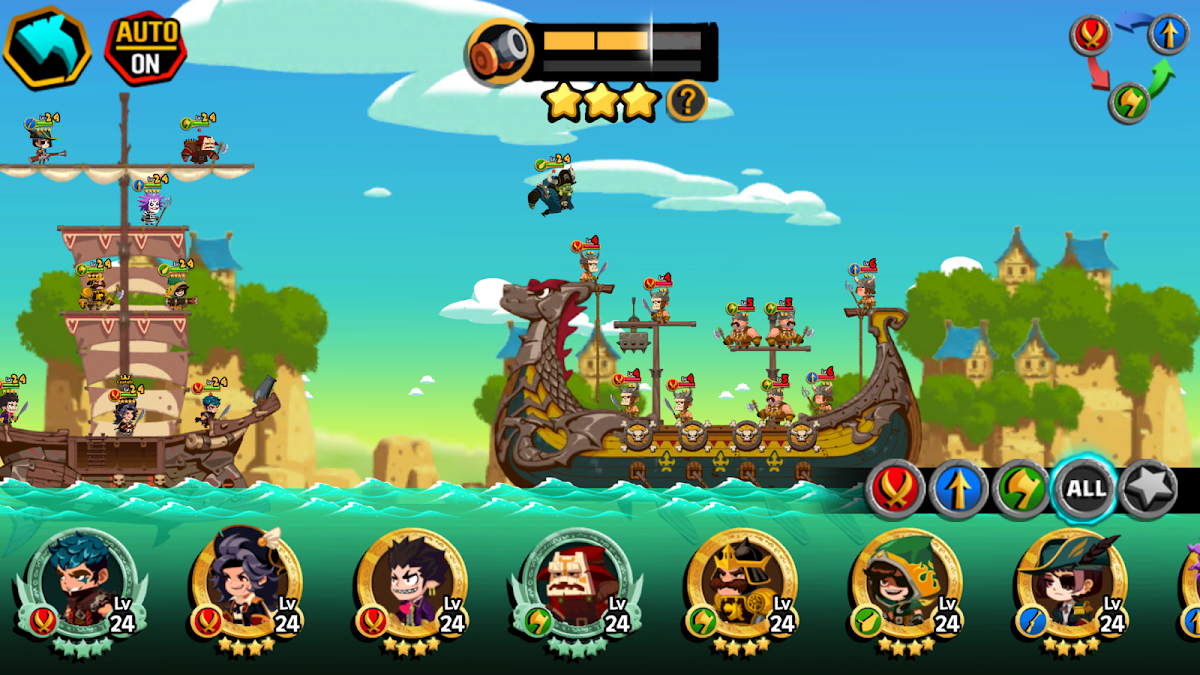This screenshot has height=675, width=1200.
Task: Open the question mark star help
Action: [687, 101]
